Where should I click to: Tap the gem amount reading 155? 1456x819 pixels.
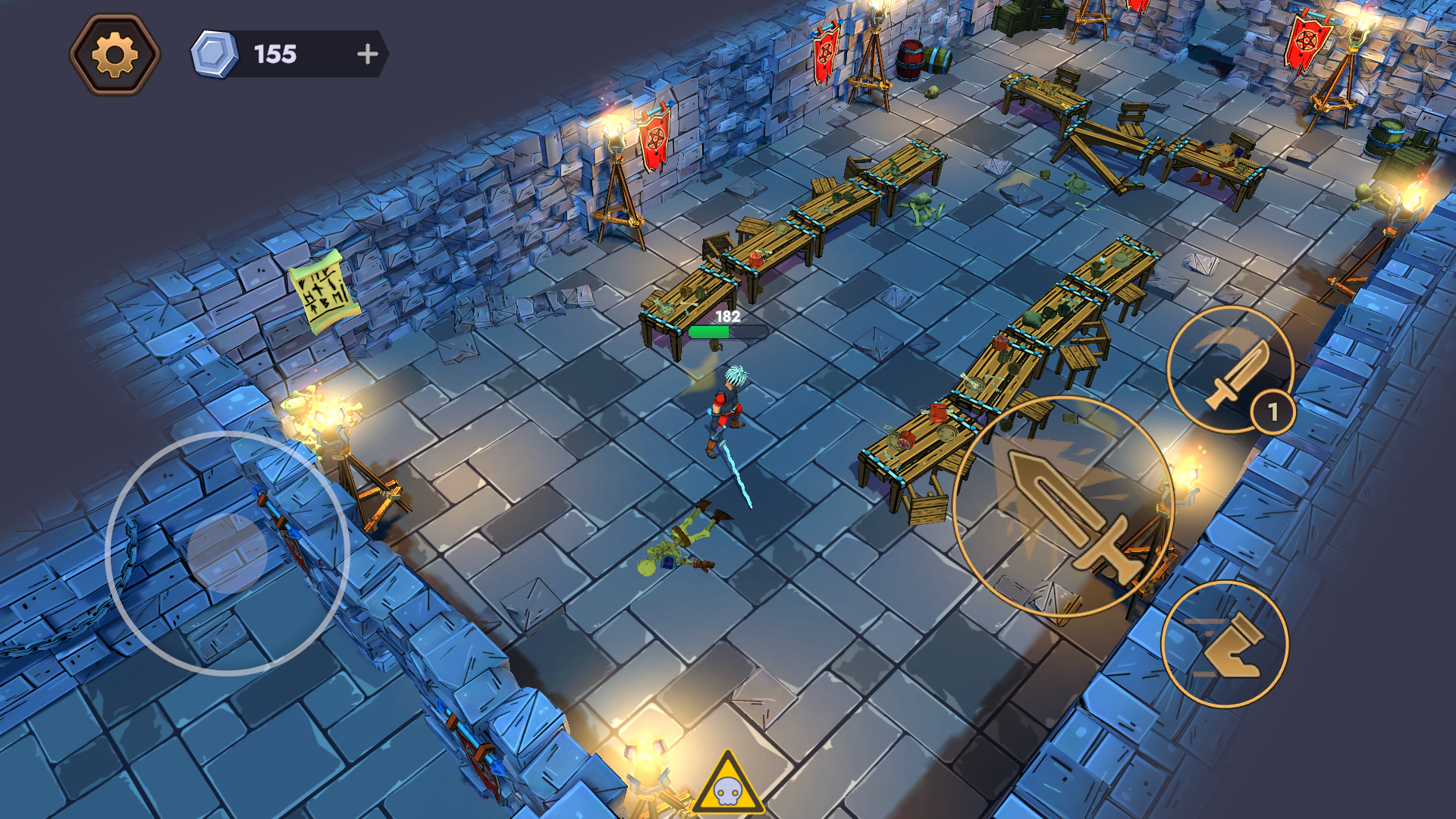[x=275, y=55]
